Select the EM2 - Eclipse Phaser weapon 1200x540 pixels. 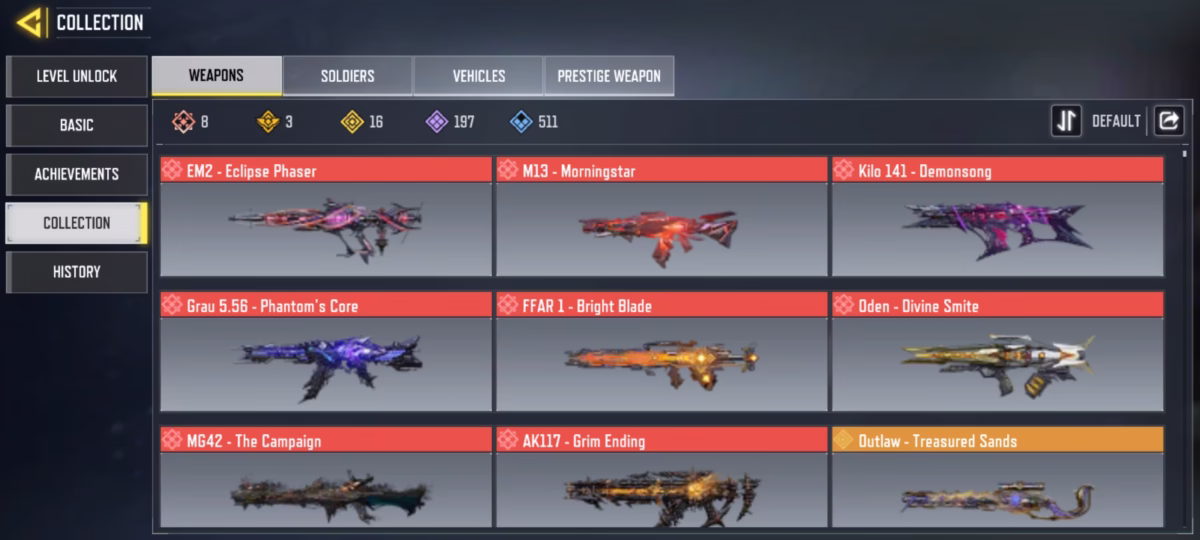326,216
